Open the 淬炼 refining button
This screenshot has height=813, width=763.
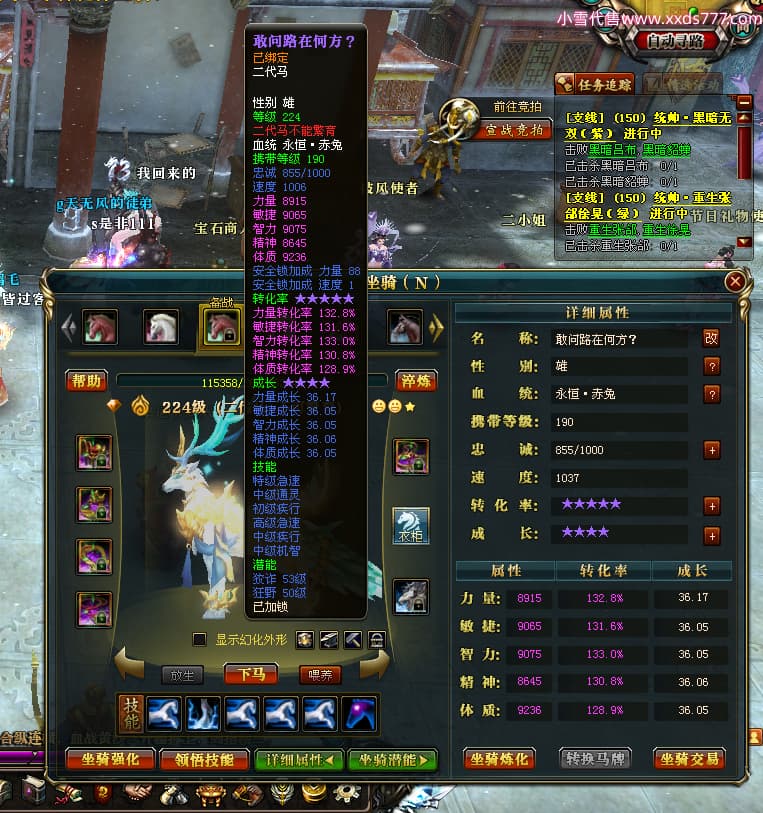[x=416, y=380]
